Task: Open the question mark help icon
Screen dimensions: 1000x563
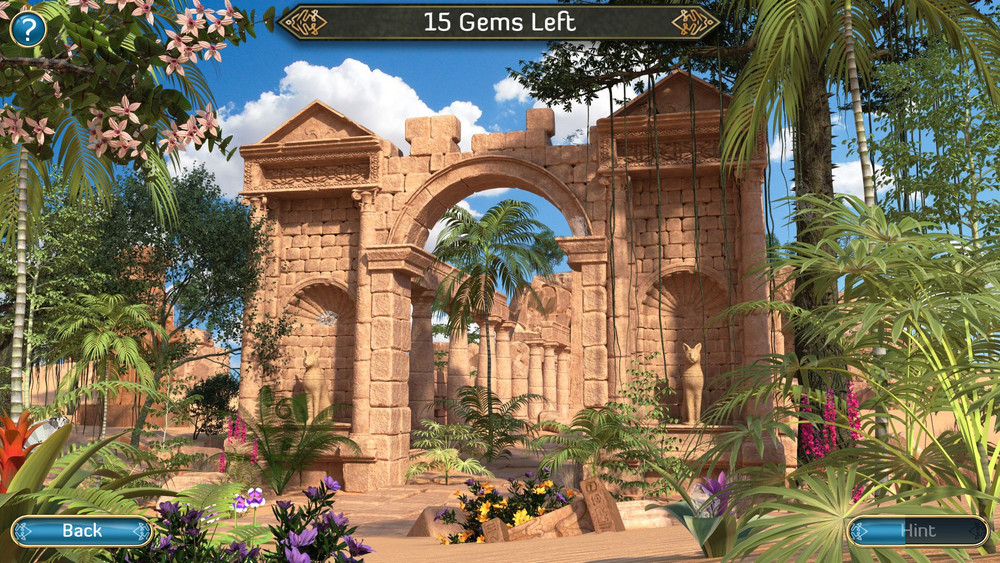Action: (x=28, y=28)
